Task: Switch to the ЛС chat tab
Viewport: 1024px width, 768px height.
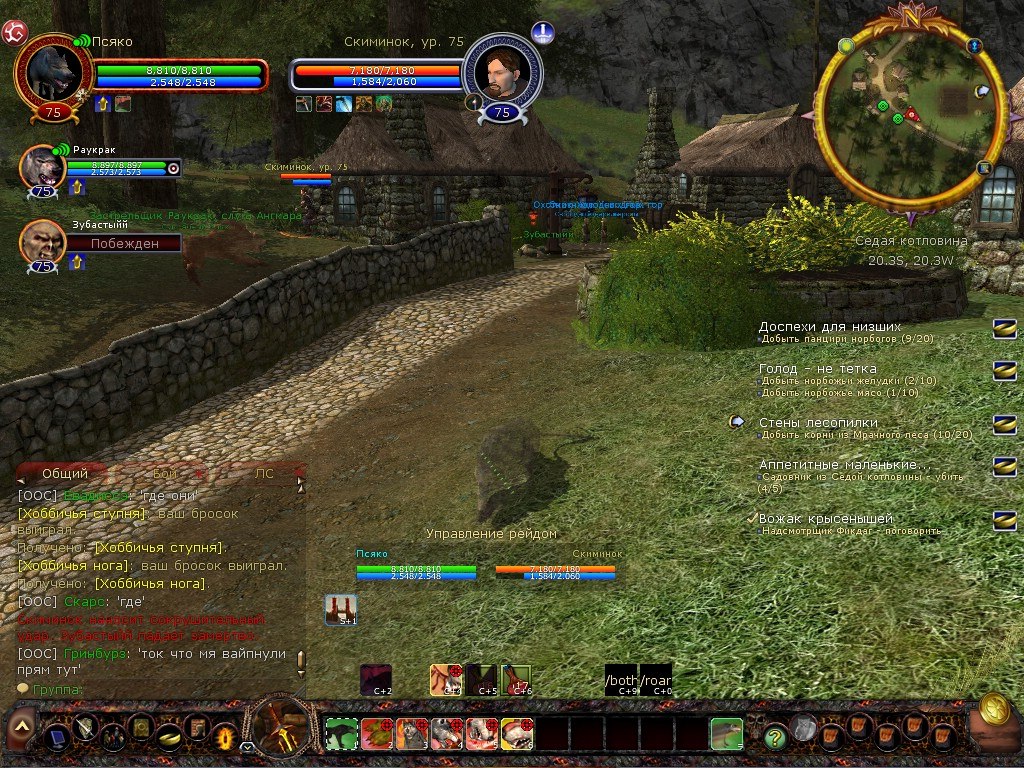Action: click(x=264, y=473)
